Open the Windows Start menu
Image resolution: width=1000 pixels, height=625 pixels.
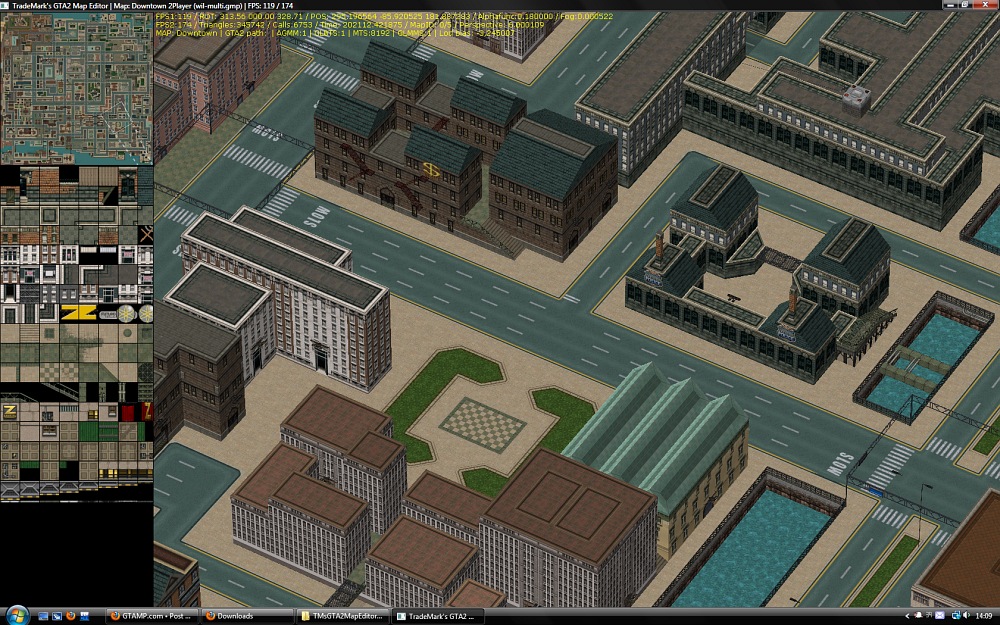click(x=17, y=615)
